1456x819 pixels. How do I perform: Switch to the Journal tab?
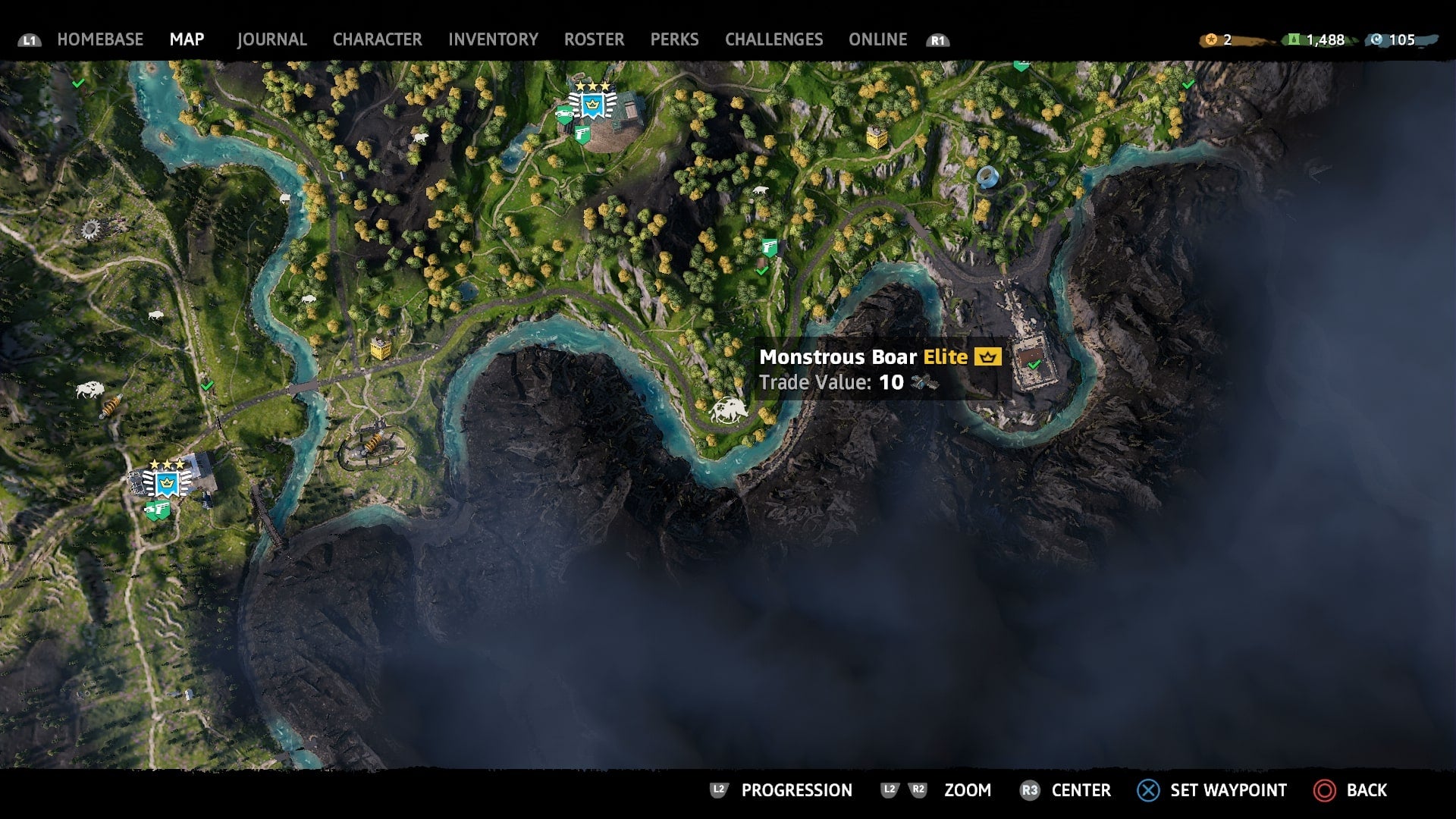(x=271, y=39)
